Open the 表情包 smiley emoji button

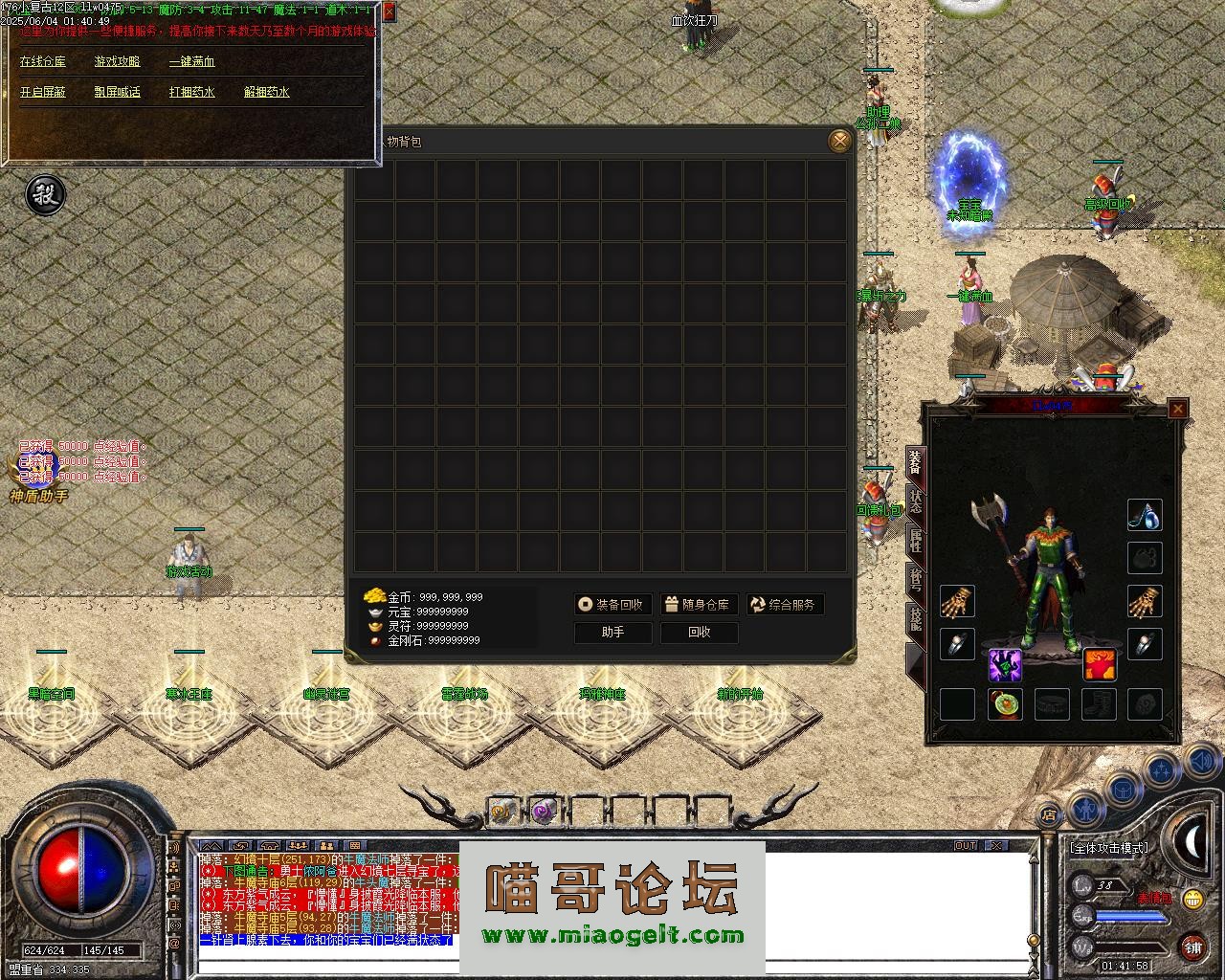point(1192,899)
